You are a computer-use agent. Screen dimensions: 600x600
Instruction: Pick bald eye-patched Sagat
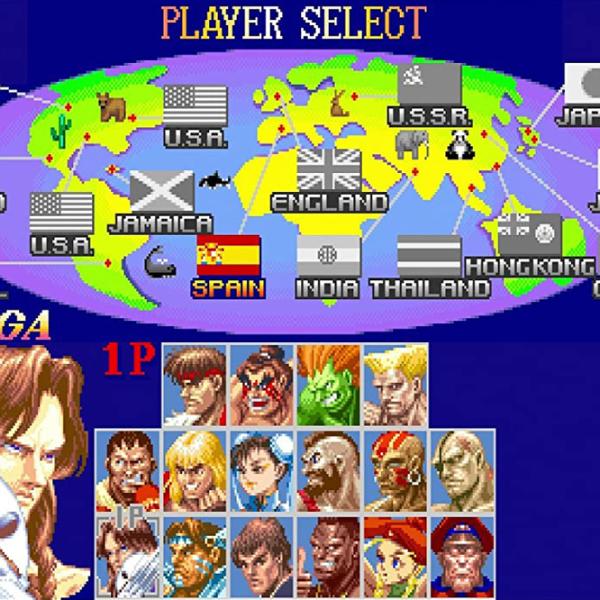pyautogui.click(x=462, y=472)
